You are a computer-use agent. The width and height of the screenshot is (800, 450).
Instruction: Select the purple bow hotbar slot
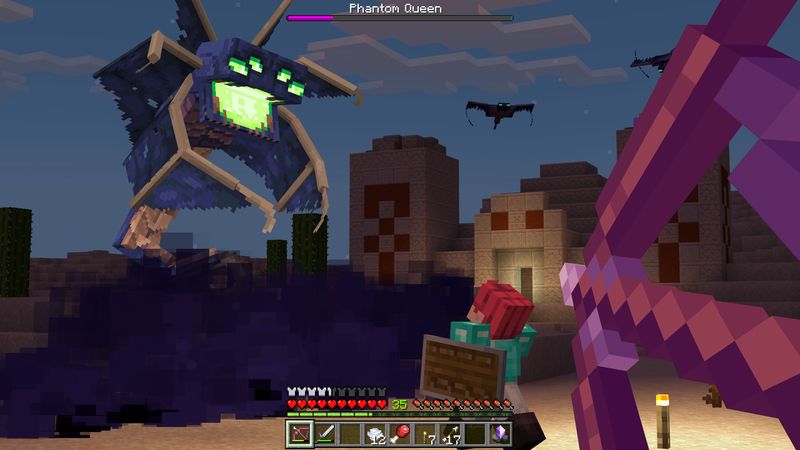click(299, 434)
